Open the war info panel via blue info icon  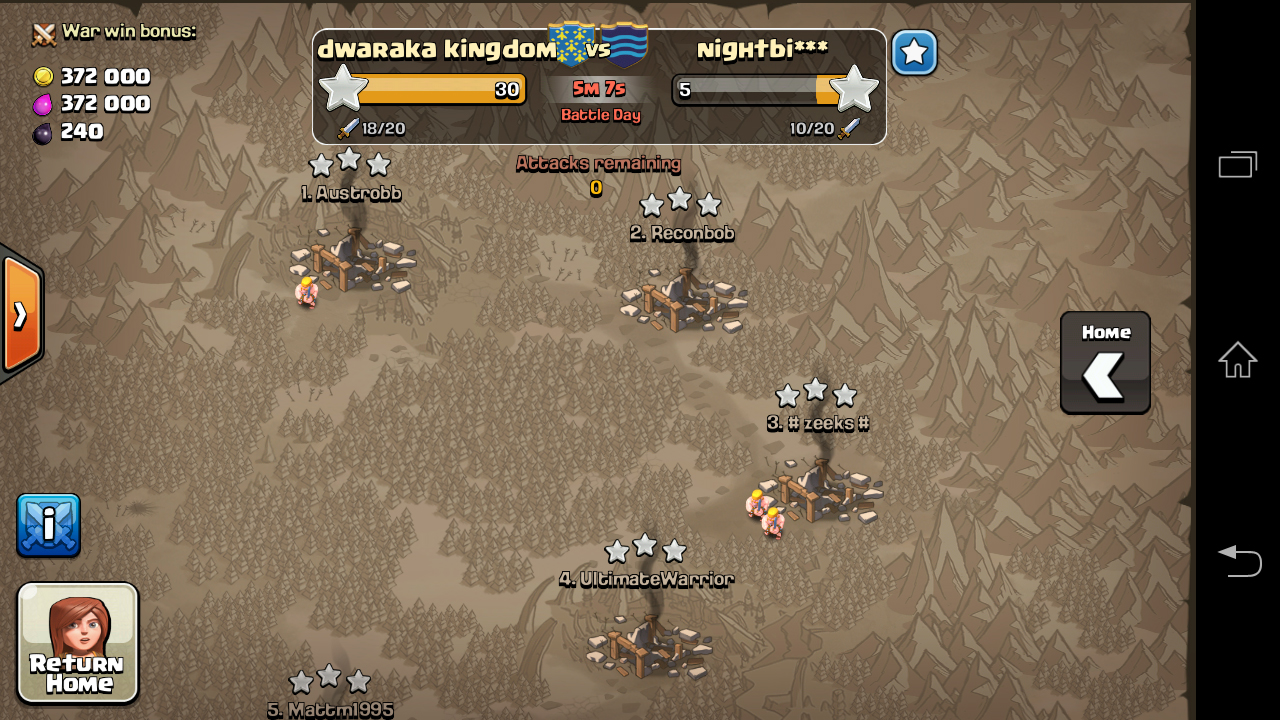[x=47, y=525]
